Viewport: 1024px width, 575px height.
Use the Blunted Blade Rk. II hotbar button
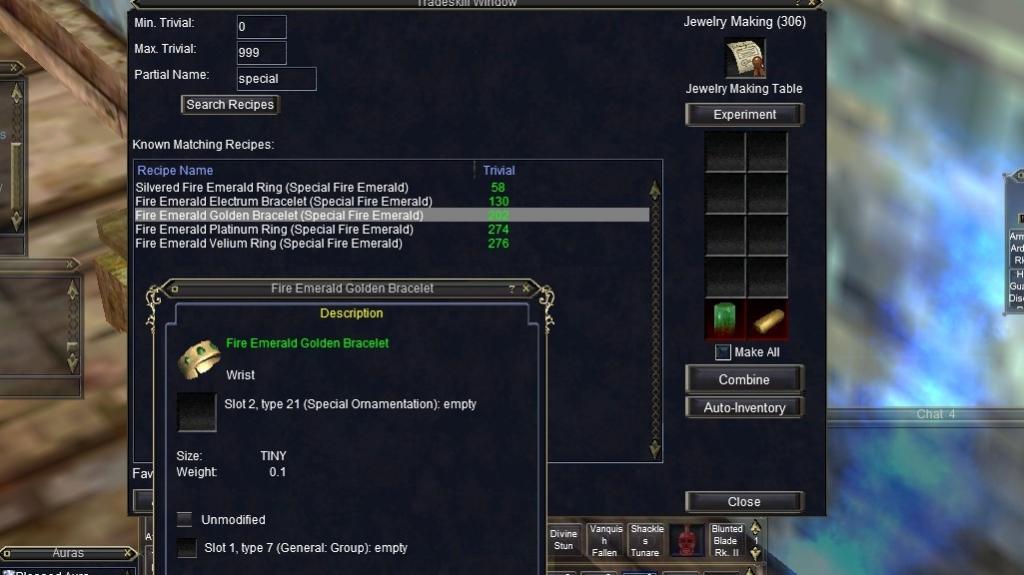click(x=726, y=541)
